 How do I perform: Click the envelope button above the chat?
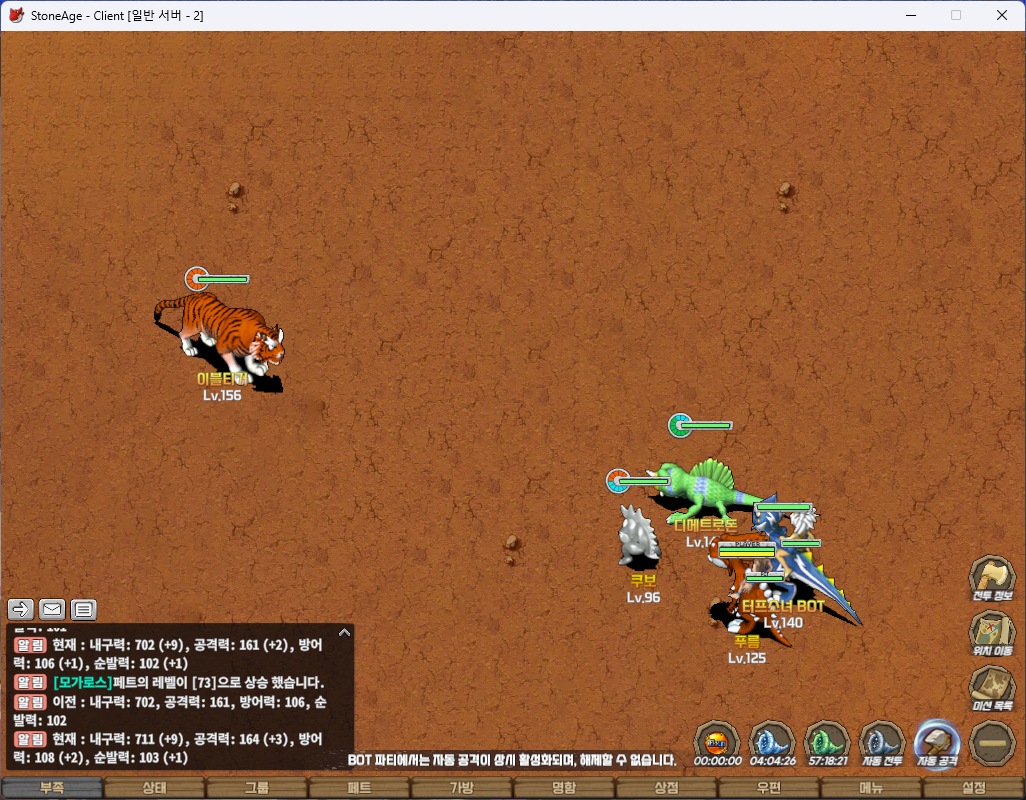pos(52,609)
